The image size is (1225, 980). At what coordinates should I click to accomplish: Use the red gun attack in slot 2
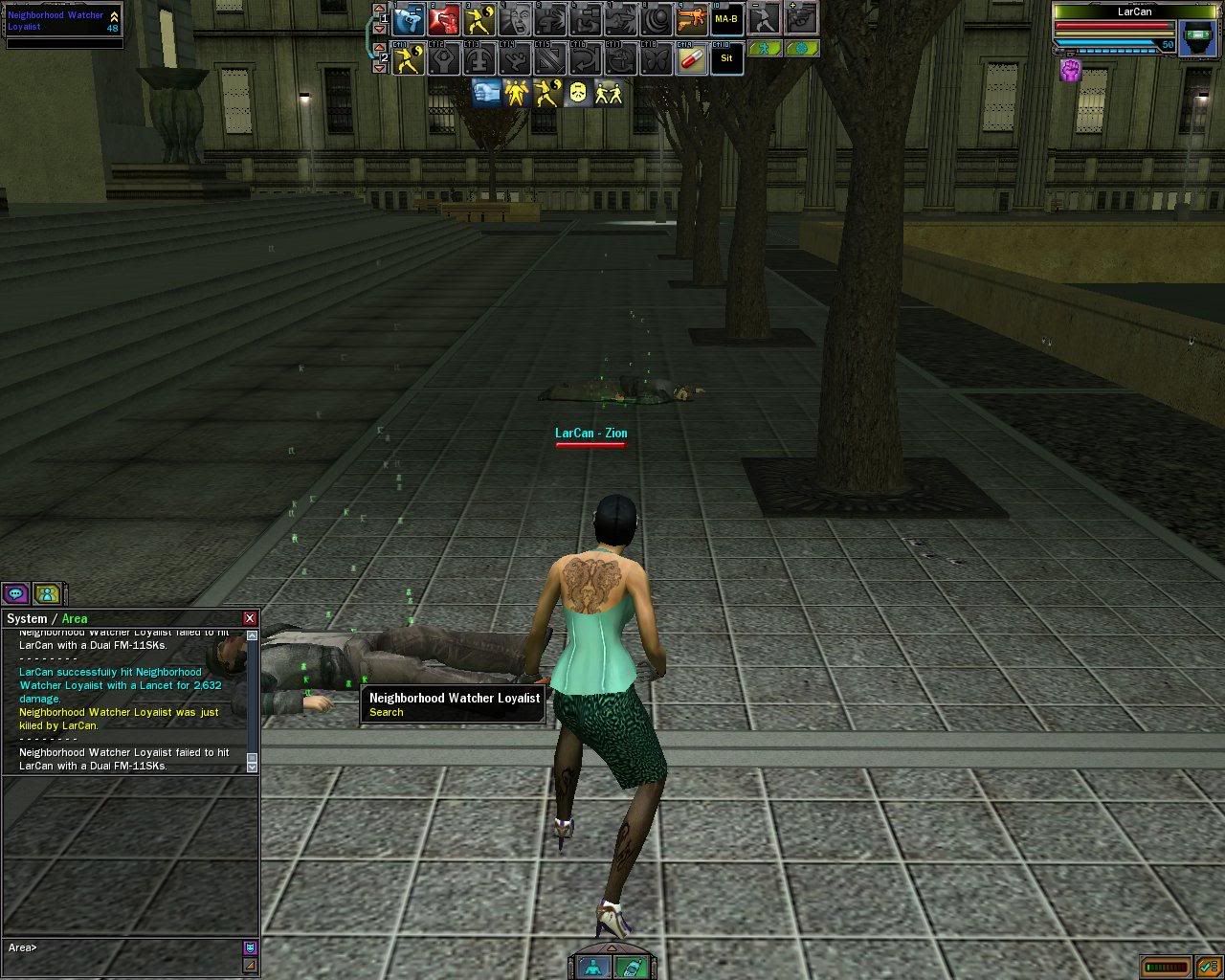click(444, 19)
